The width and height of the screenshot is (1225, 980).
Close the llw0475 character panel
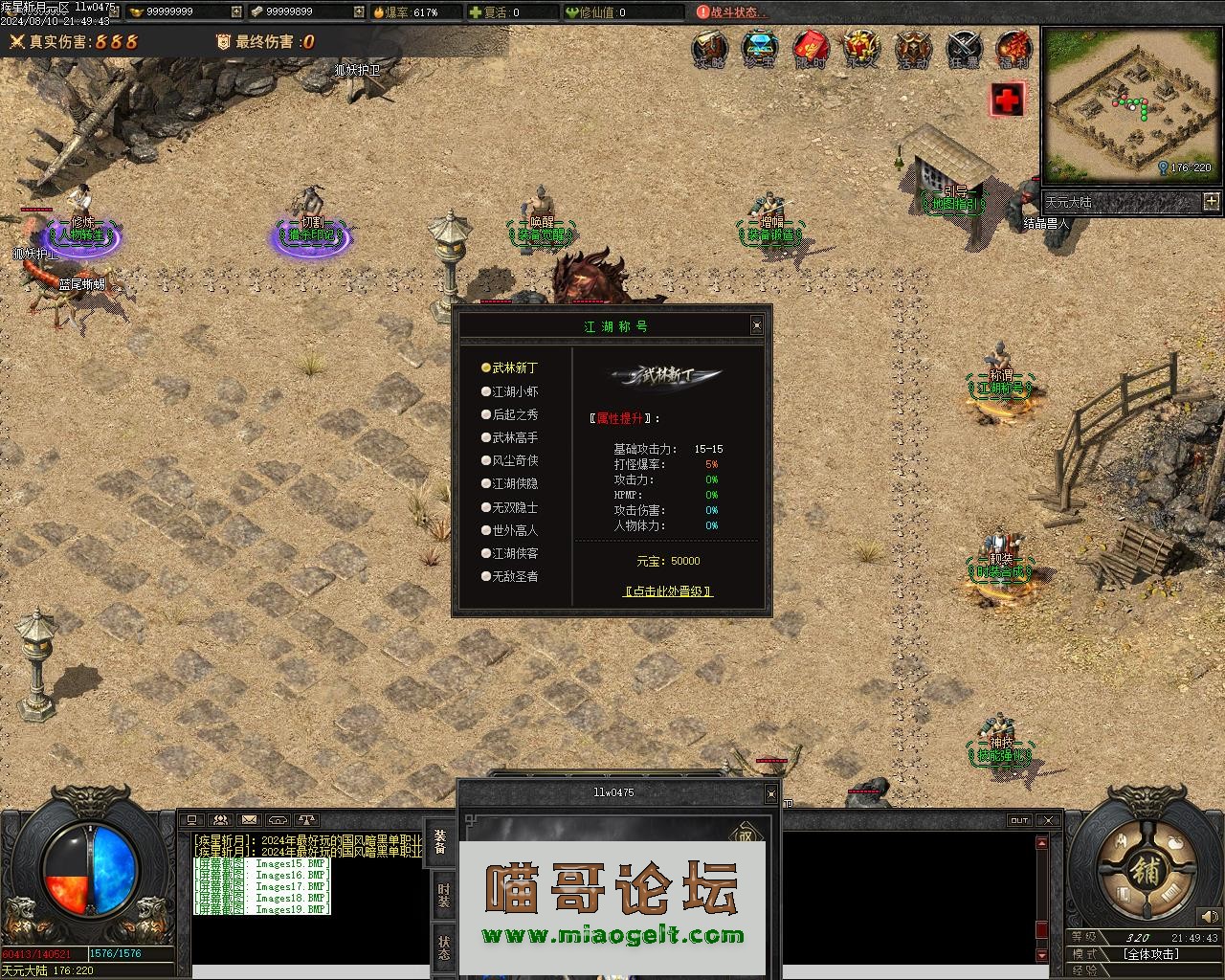(x=771, y=793)
